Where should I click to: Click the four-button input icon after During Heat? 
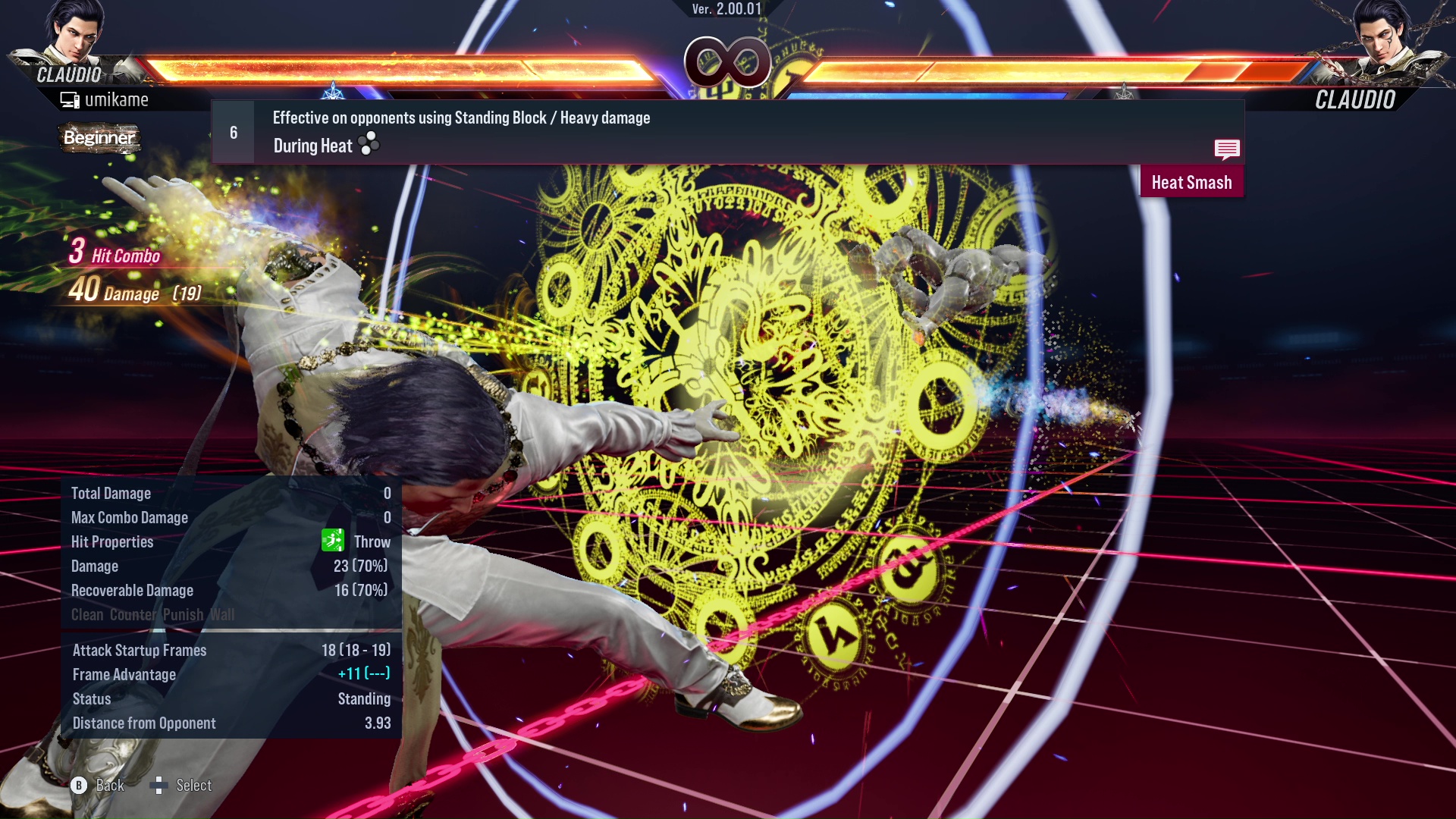[x=367, y=145]
